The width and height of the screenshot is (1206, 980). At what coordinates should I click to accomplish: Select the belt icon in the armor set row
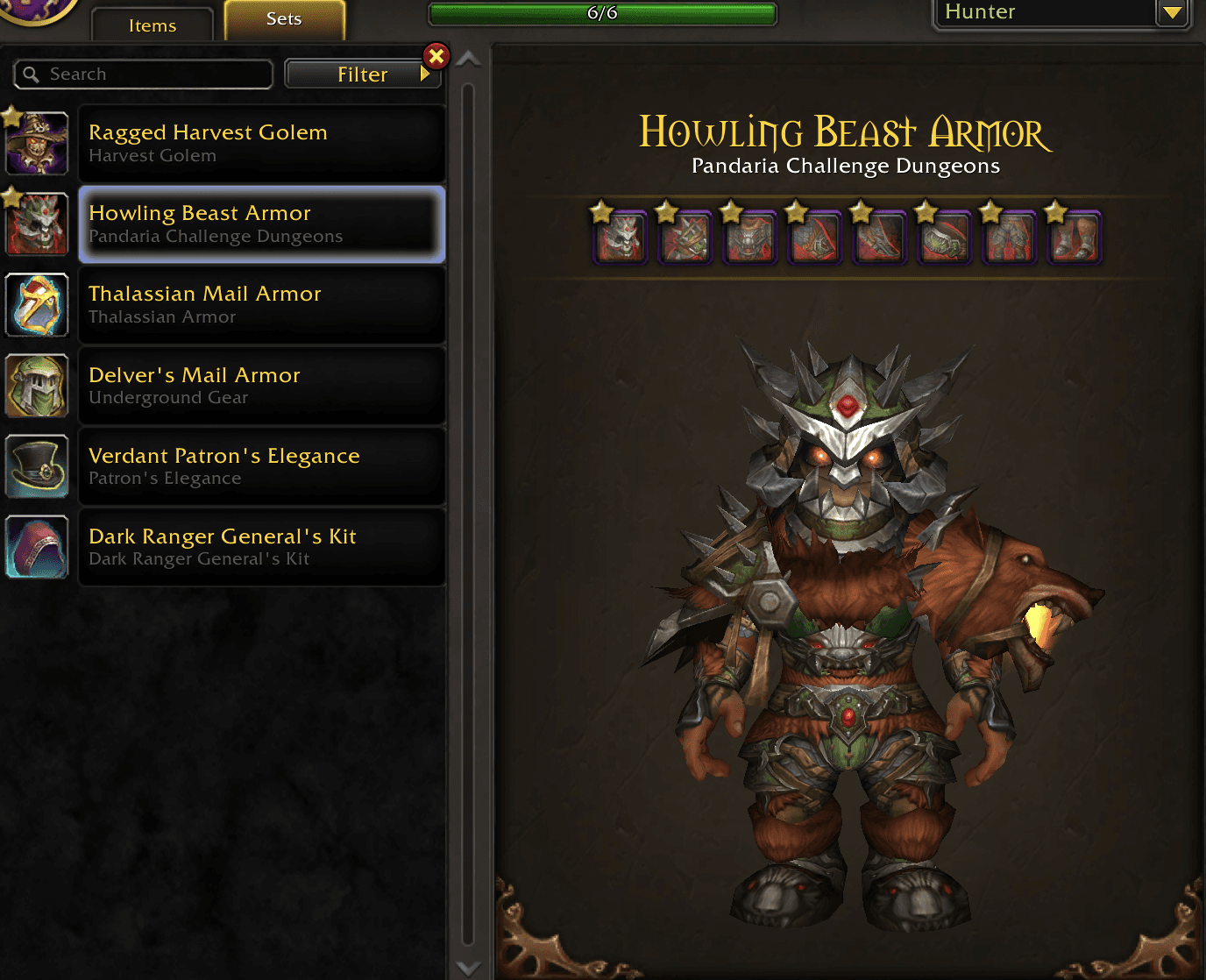pyautogui.click(x=945, y=237)
